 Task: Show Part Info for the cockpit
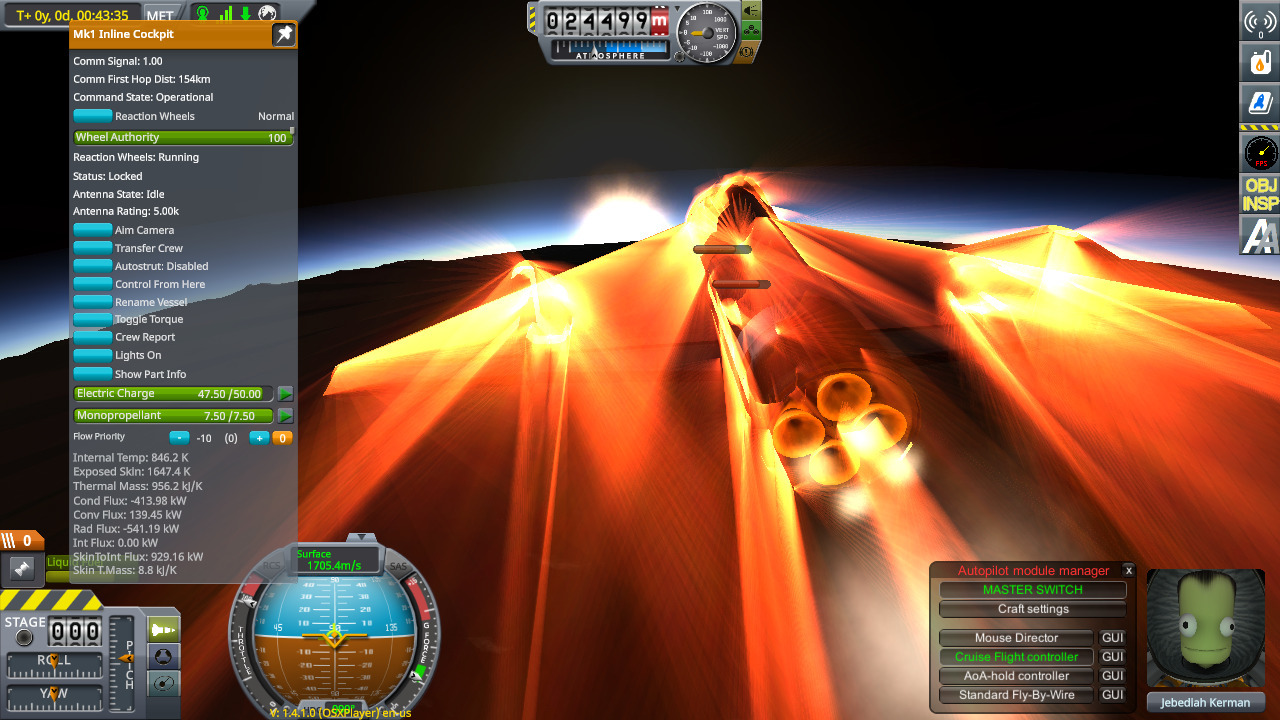tap(93, 374)
